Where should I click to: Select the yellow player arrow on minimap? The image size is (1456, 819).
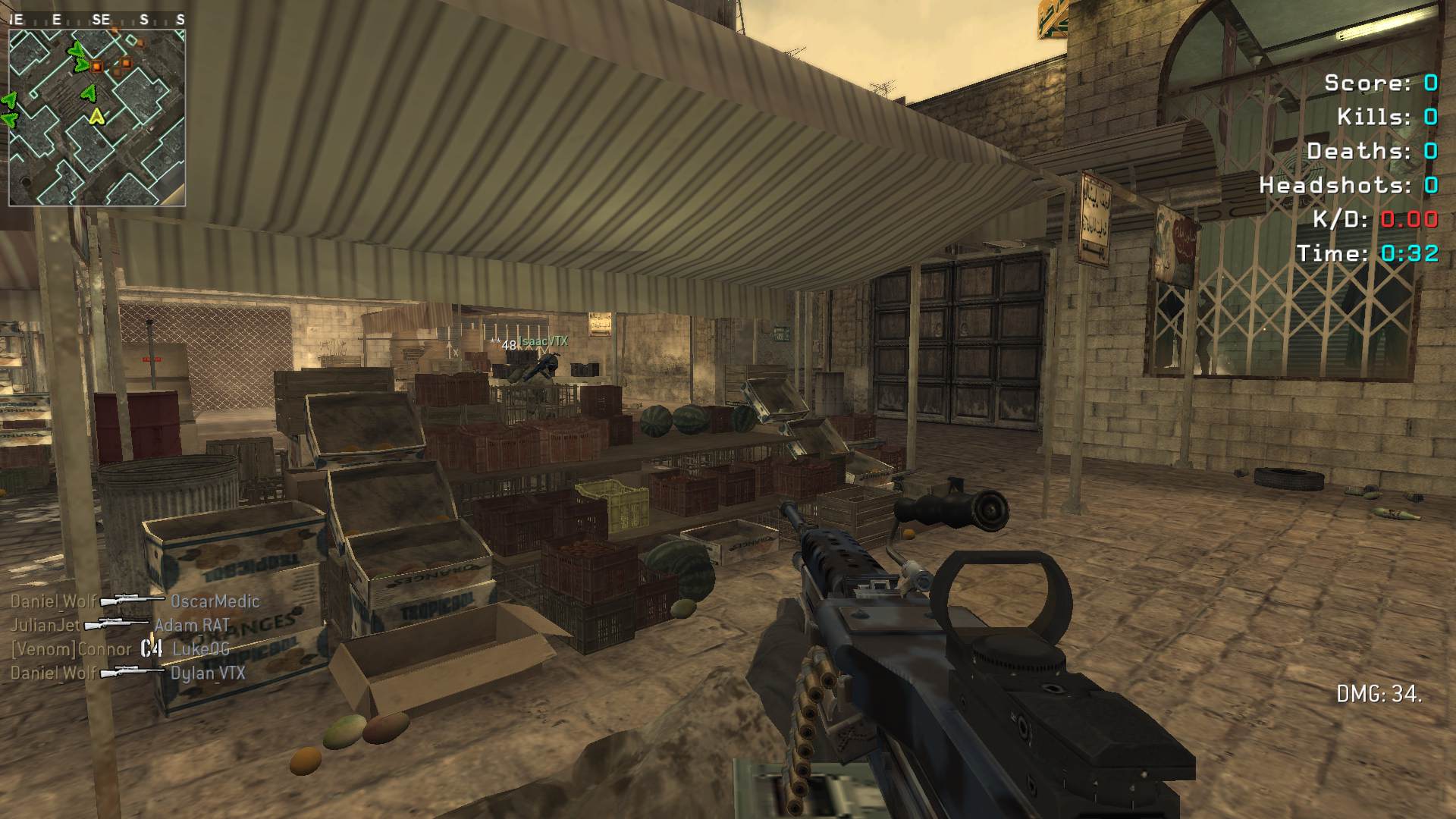(96, 116)
